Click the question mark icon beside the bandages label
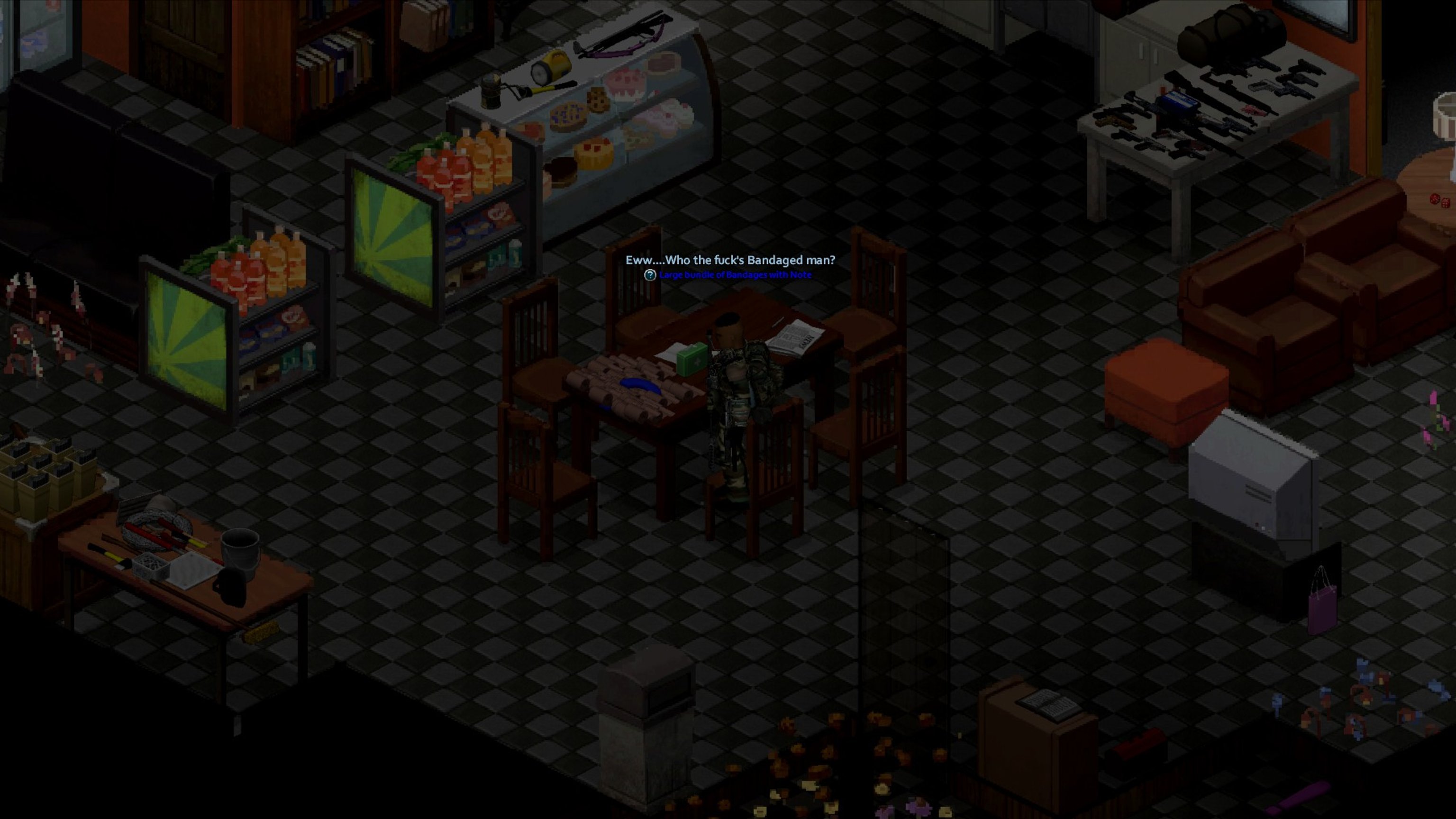The width and height of the screenshot is (1456, 819). 650,275
